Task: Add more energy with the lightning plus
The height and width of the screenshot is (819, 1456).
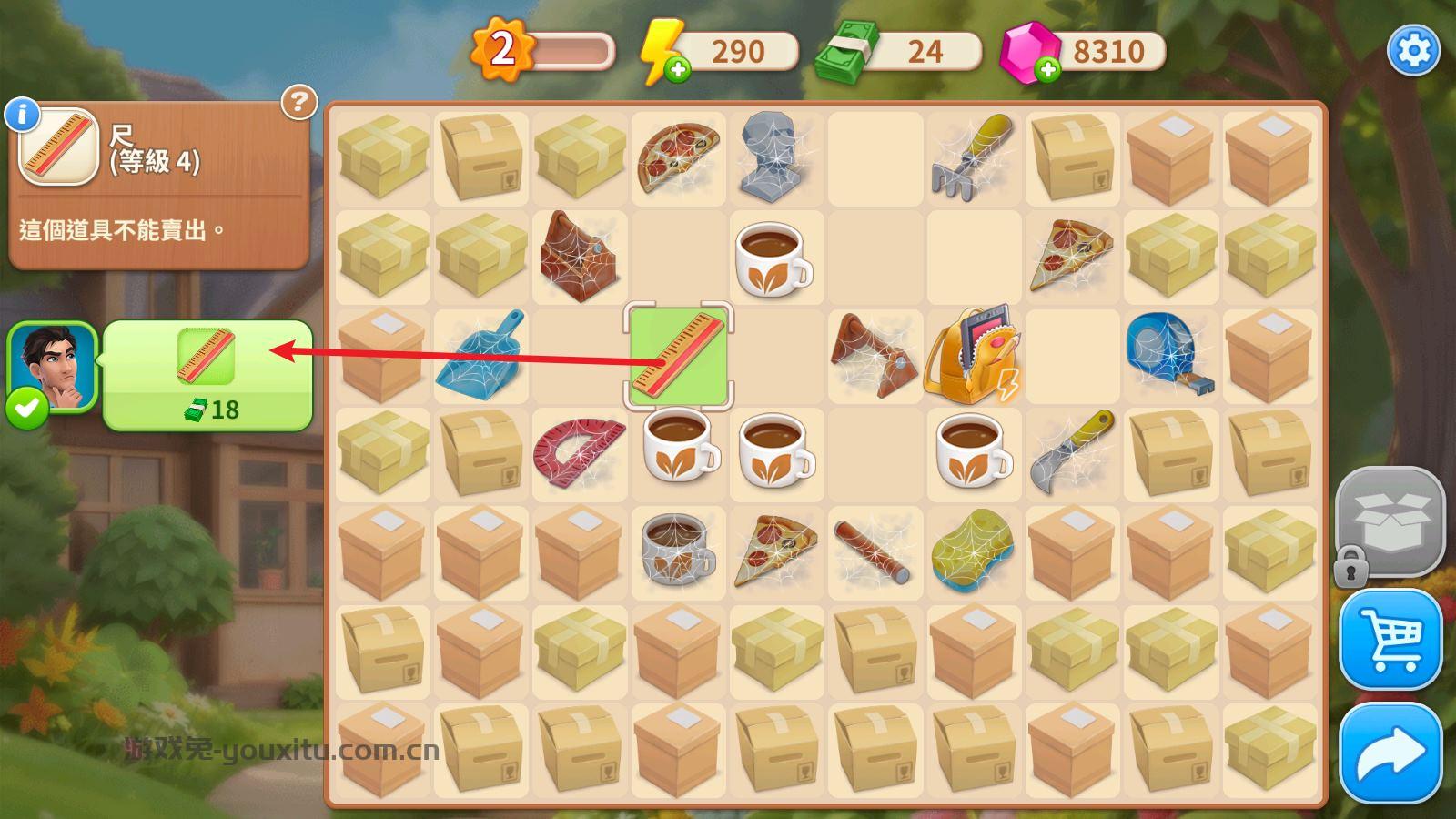Action: 677,70
